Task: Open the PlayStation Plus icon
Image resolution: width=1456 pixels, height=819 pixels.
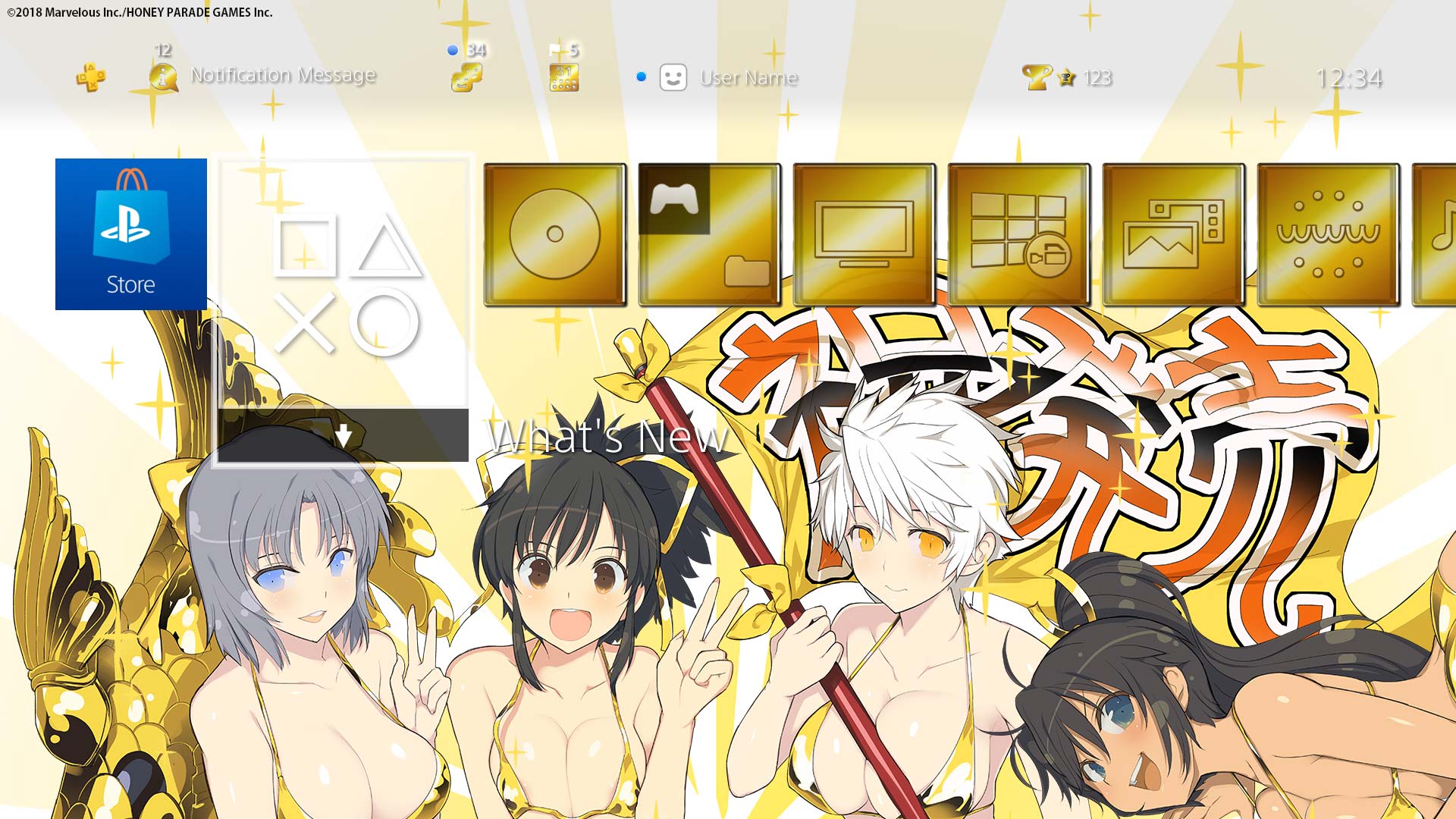Action: [x=90, y=77]
